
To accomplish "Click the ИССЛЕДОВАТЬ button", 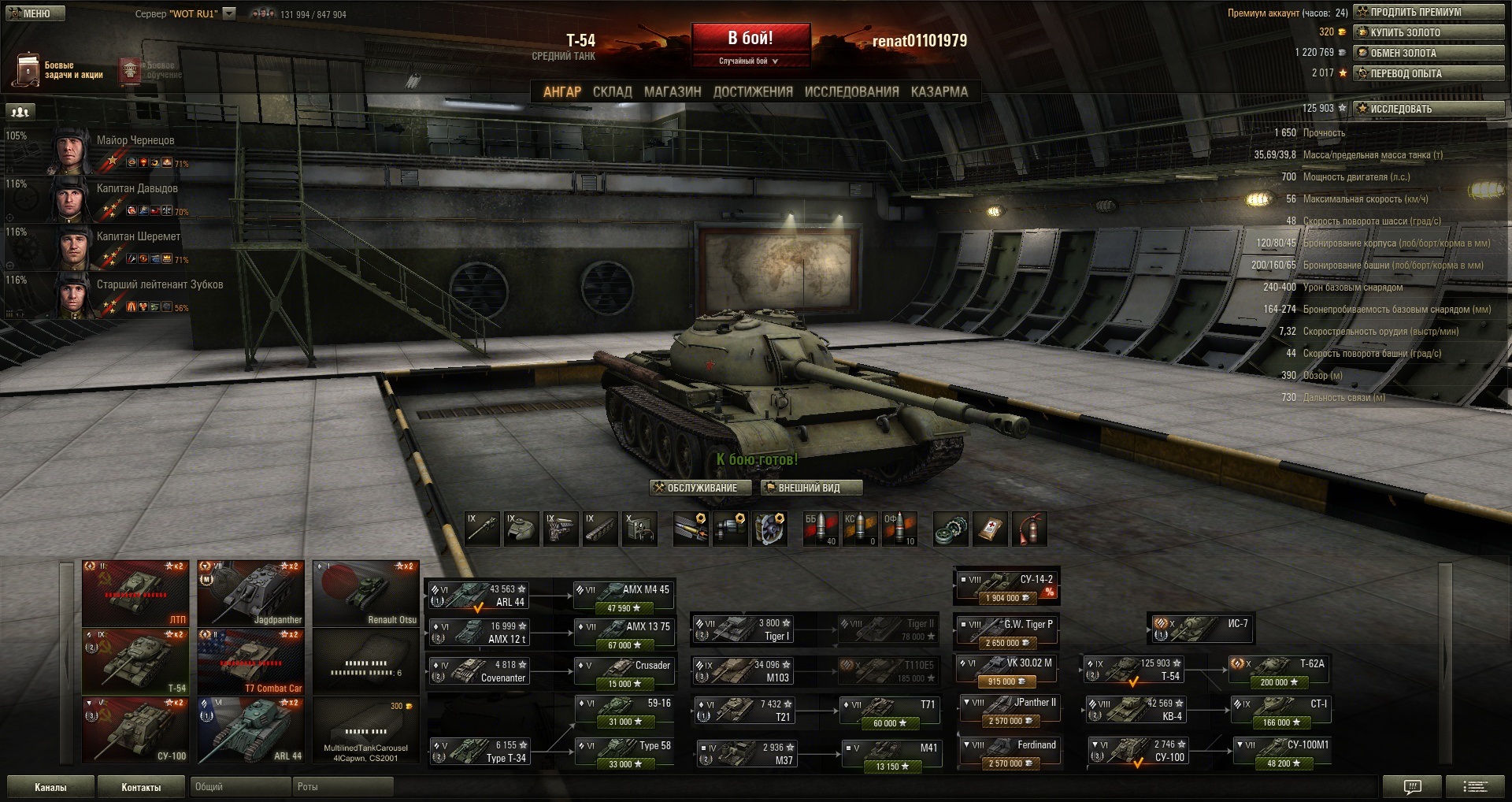I will click(x=1428, y=109).
